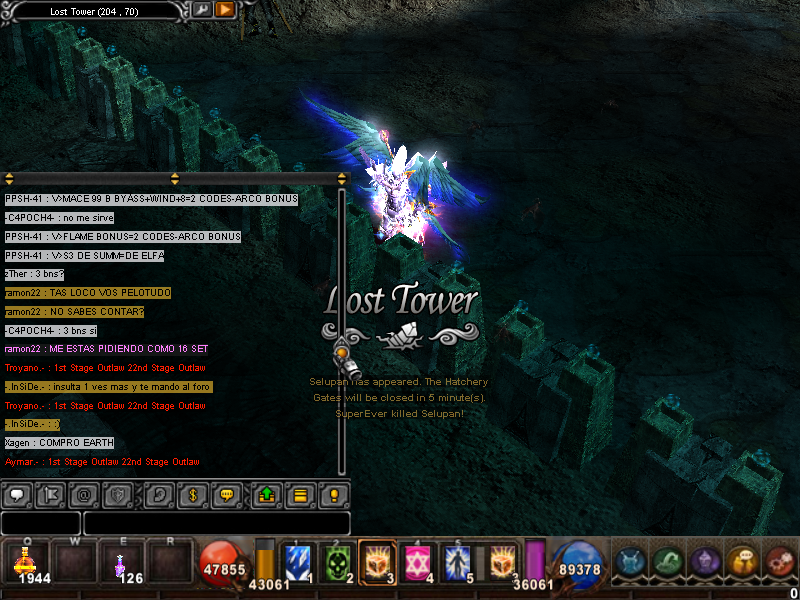
Task: Open the gears system menu icon
Action: [x=780, y=562]
